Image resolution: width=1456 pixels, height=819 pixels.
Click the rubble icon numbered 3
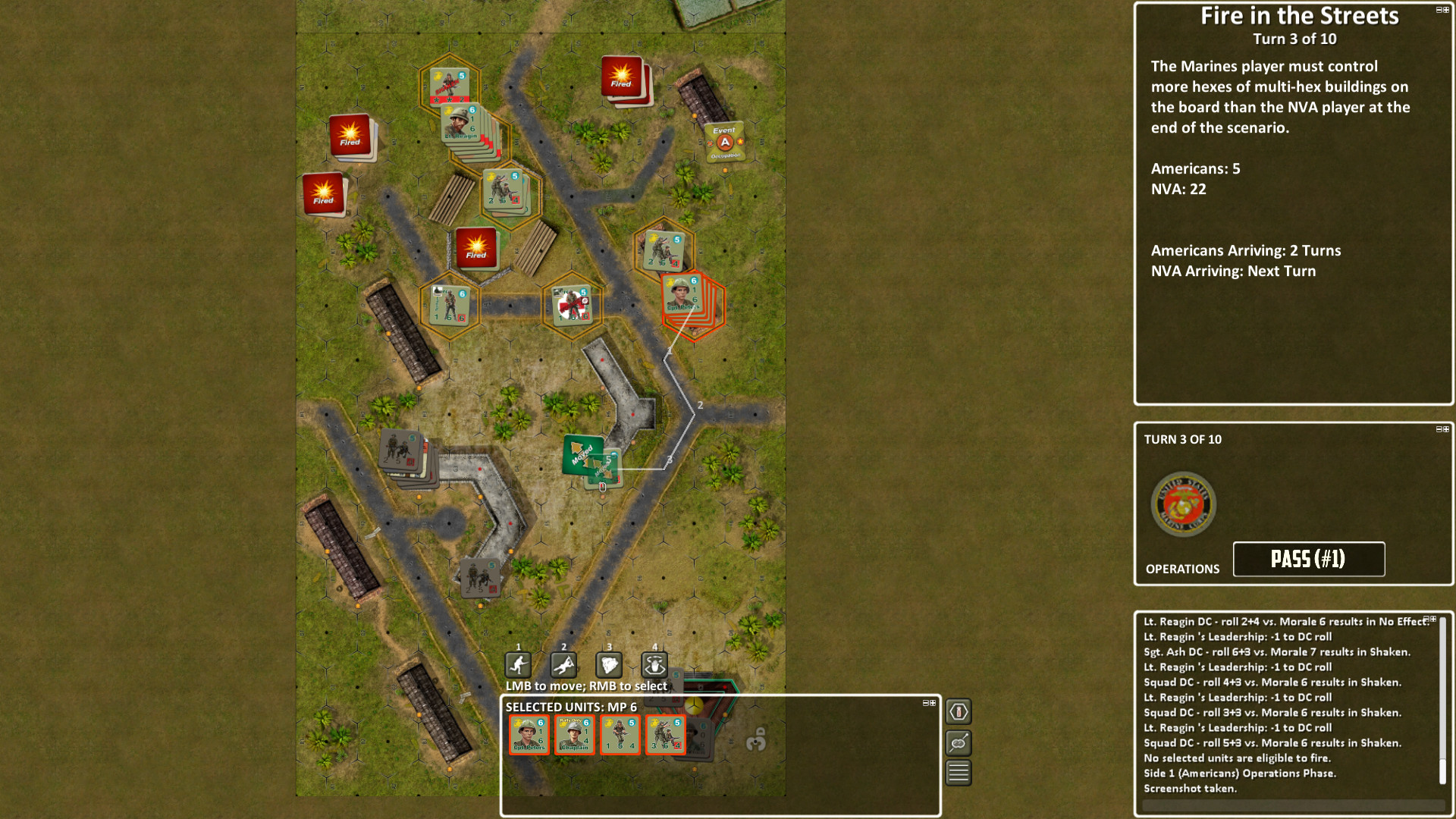point(609,665)
